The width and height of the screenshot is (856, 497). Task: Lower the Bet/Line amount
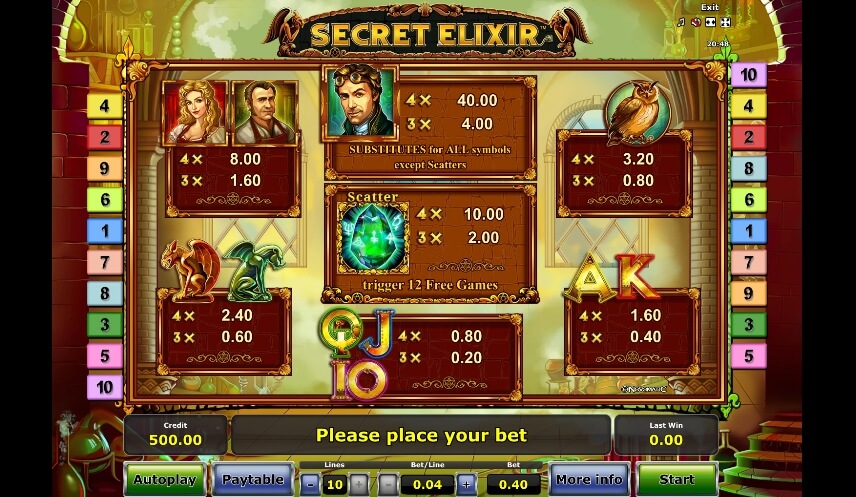click(x=388, y=485)
